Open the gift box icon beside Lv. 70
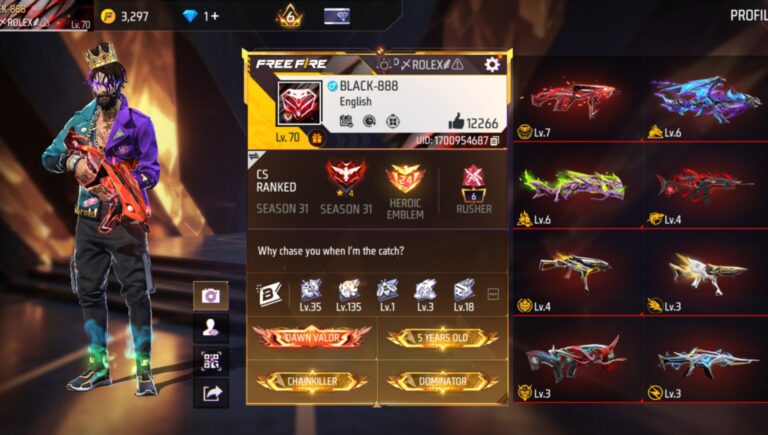This screenshot has width=768, height=435. (x=317, y=140)
